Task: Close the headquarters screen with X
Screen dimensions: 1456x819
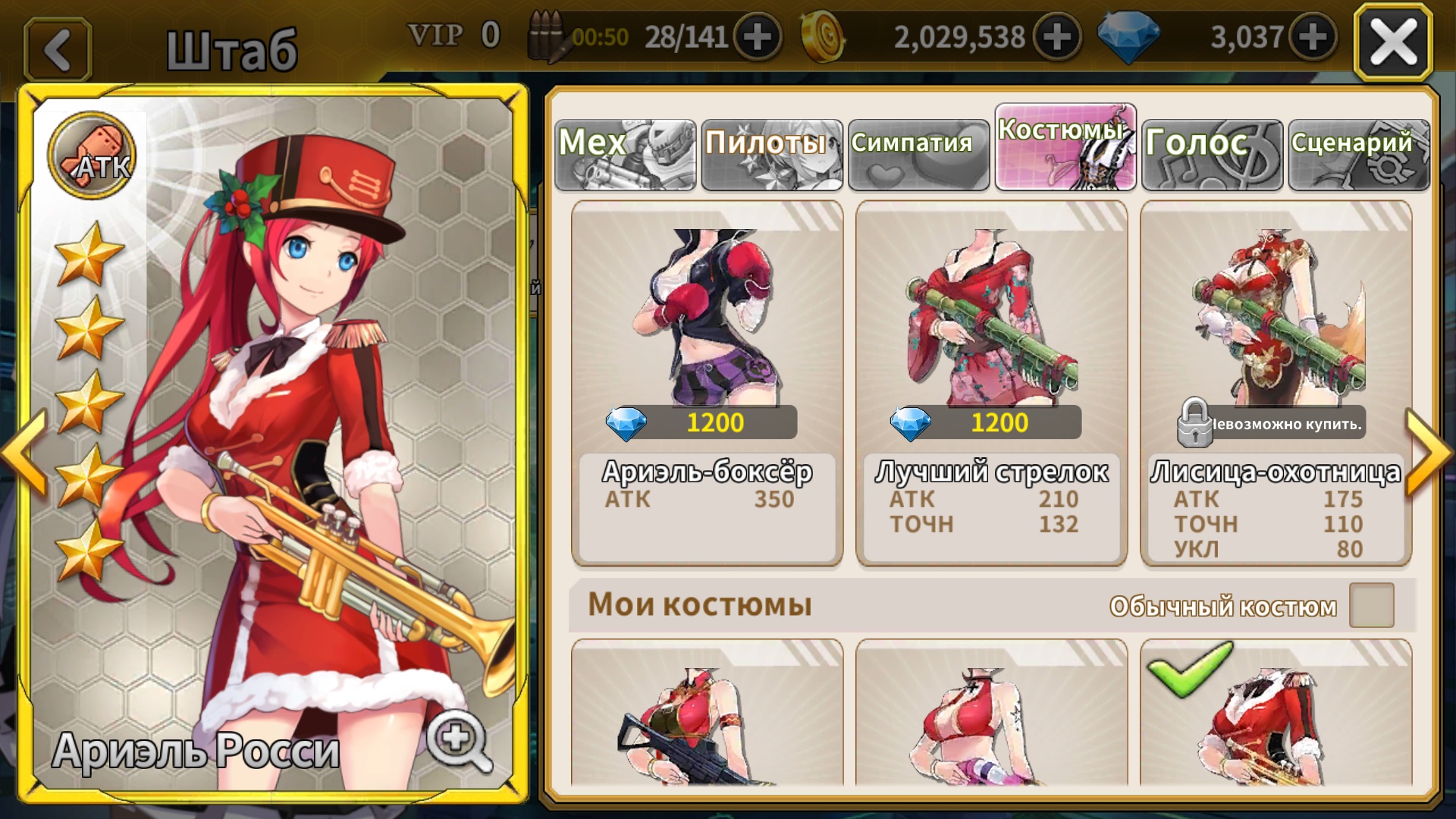Action: pyautogui.click(x=1393, y=42)
